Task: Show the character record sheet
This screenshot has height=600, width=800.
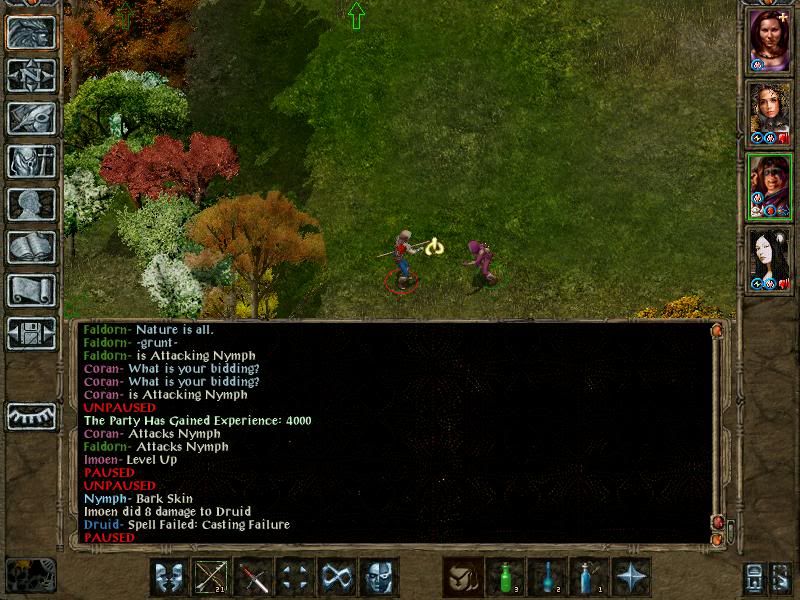Action: coord(31,204)
